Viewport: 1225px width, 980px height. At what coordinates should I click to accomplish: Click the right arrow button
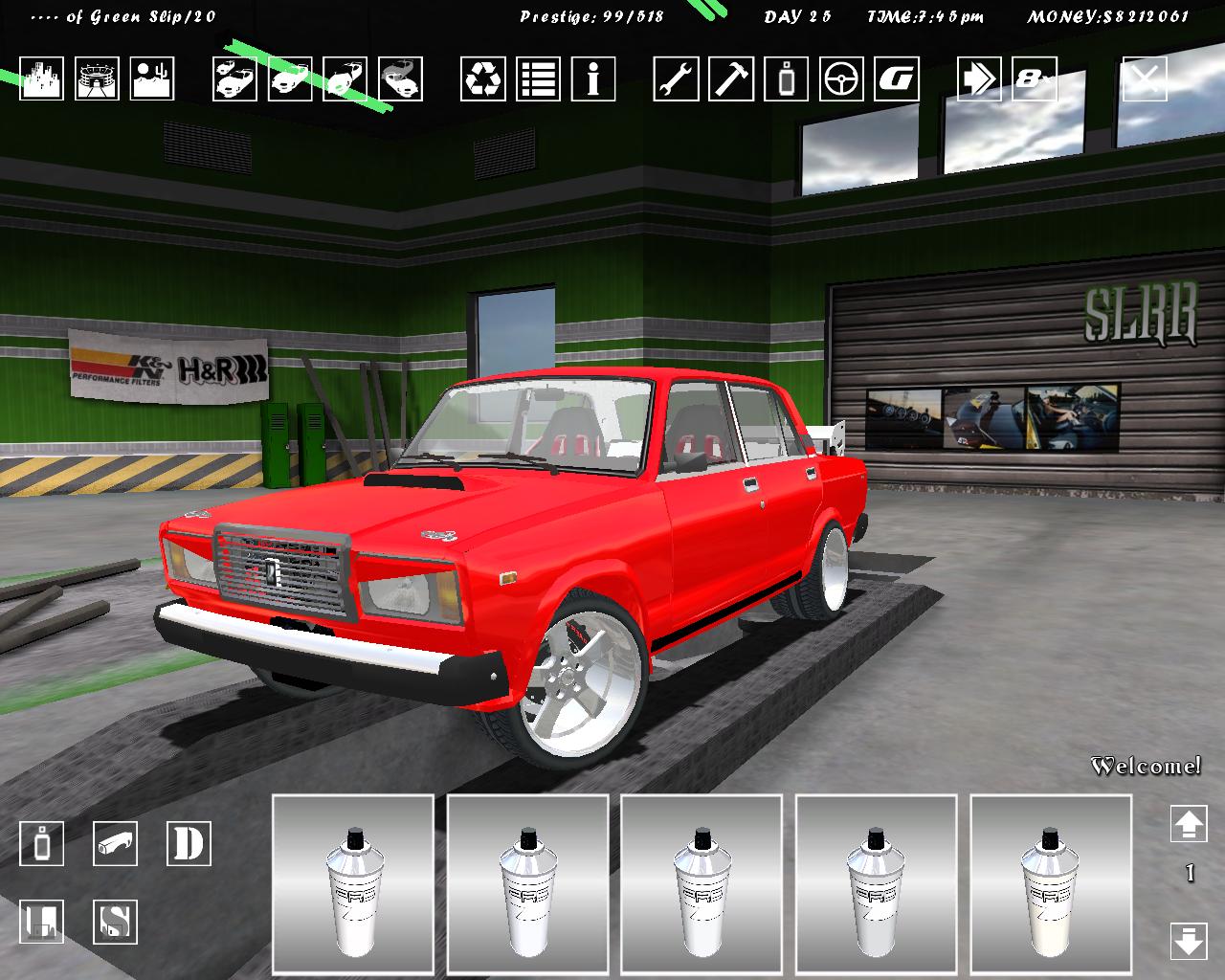pyautogui.click(x=979, y=78)
